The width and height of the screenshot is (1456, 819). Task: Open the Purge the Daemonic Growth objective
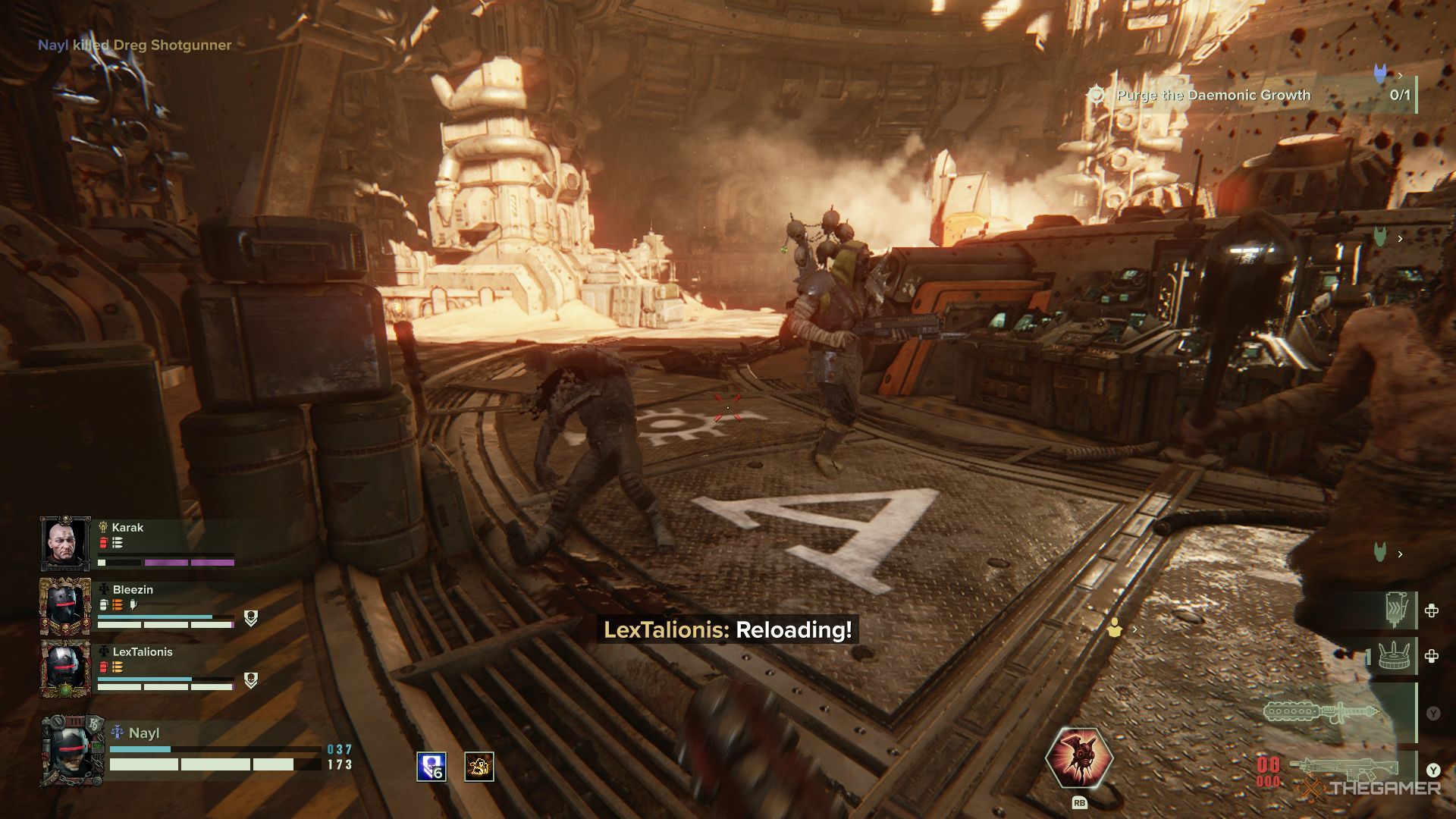pos(1213,96)
